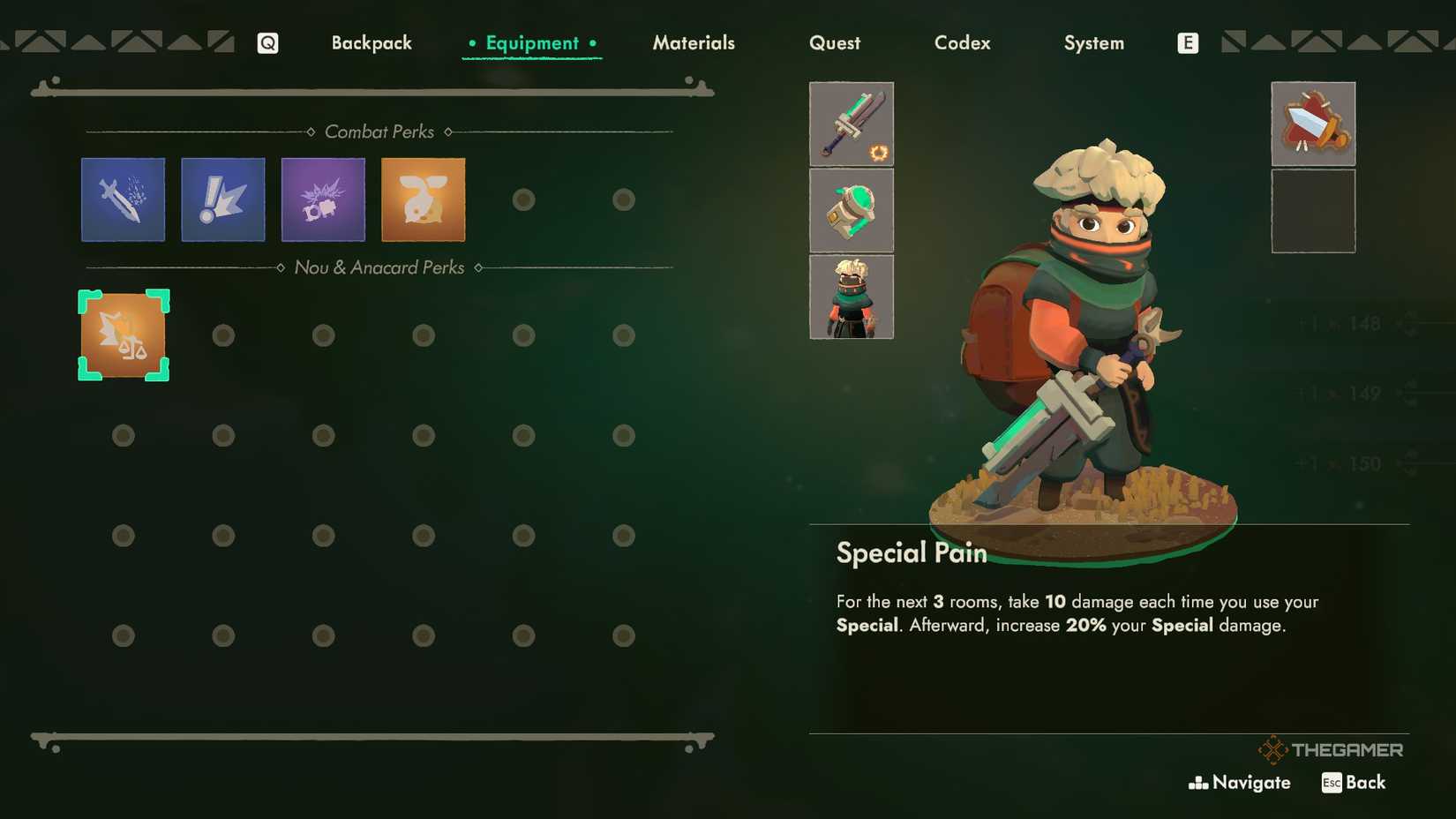Select an empty Nou & Anacard perk socket
Viewport: 1456px width, 819px height.
coord(223,335)
